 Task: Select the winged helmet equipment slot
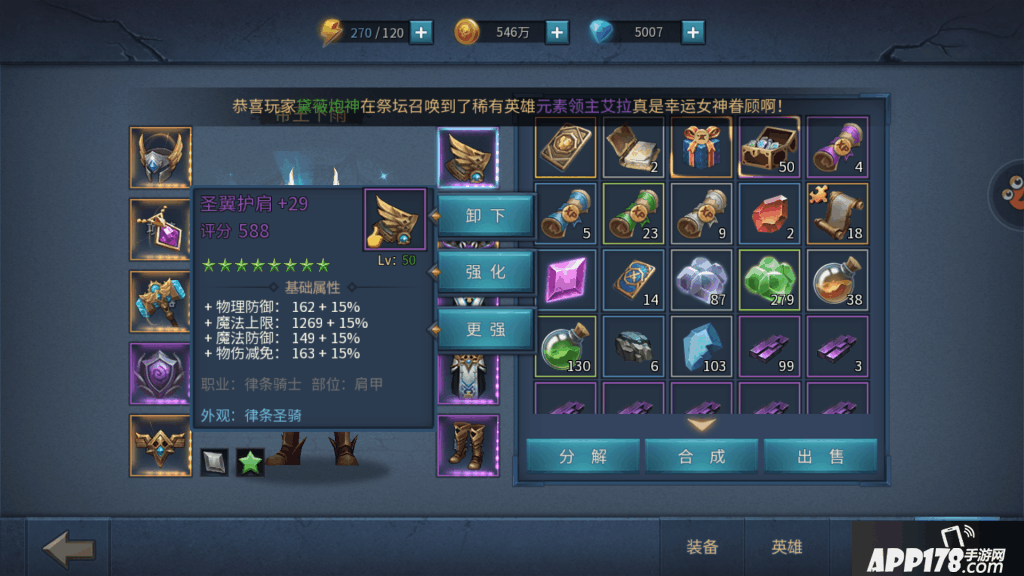coord(160,158)
